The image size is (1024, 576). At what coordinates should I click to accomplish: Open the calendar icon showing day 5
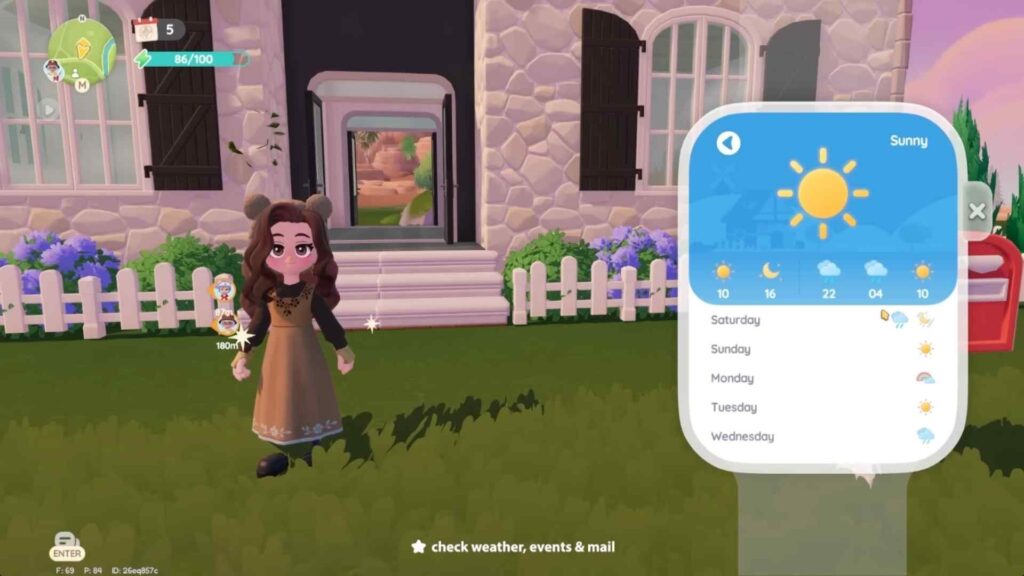(x=147, y=29)
